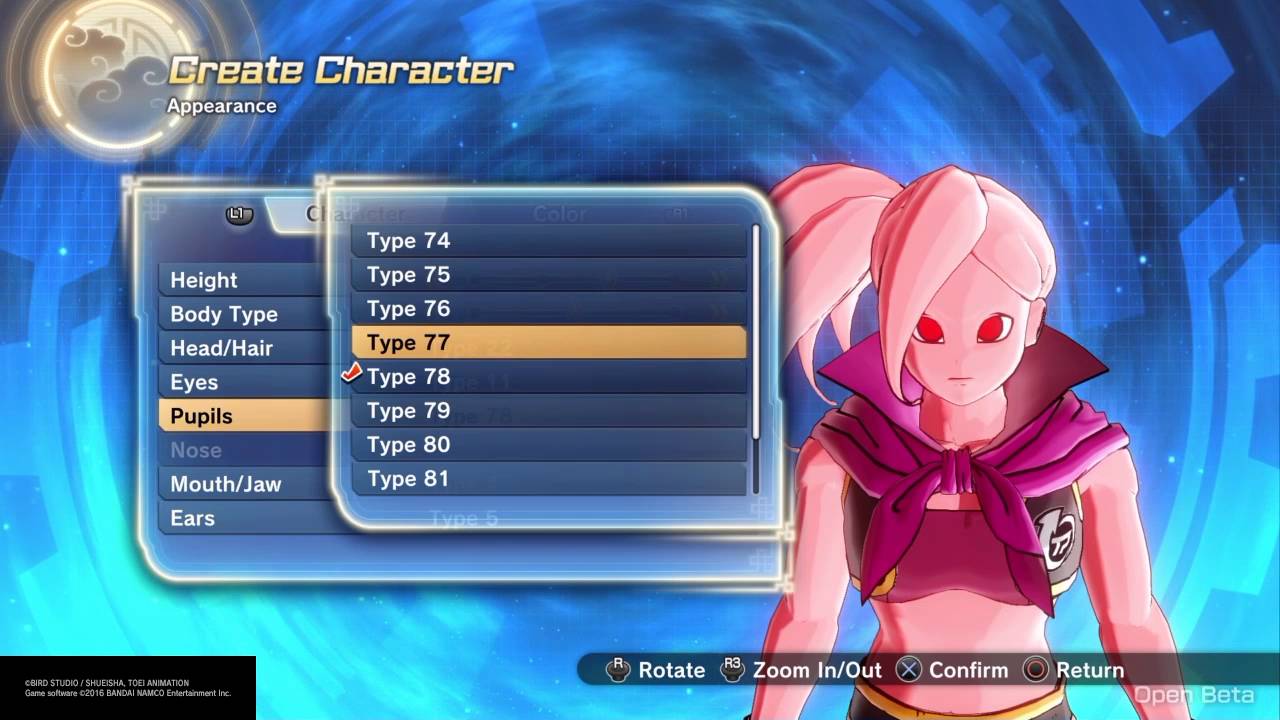Viewport: 1280px width, 720px height.
Task: Pick the Type 80 pupil option
Action: (x=548, y=445)
